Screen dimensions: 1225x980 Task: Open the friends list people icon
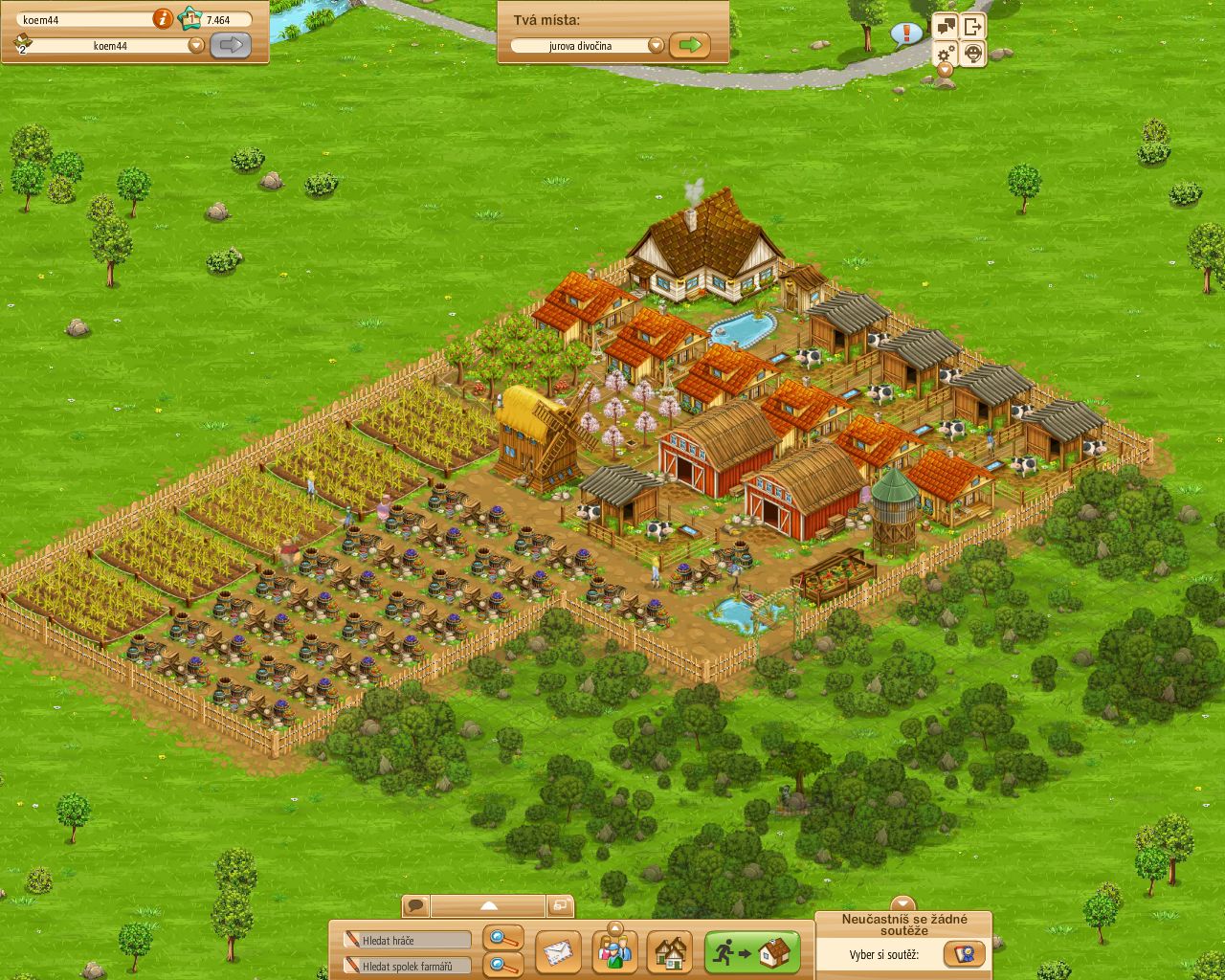coord(615,952)
